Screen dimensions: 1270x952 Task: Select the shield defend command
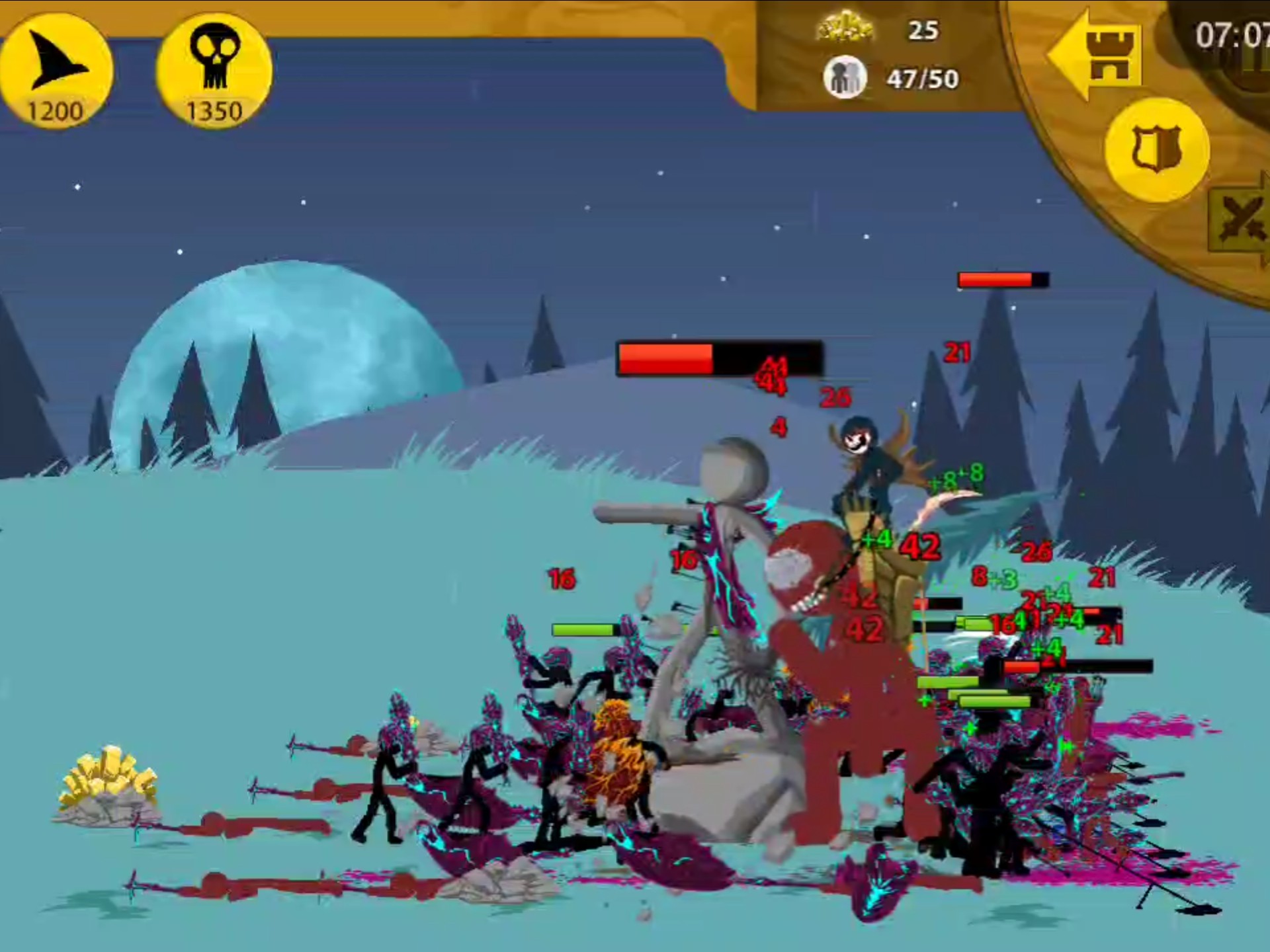coord(1157,149)
